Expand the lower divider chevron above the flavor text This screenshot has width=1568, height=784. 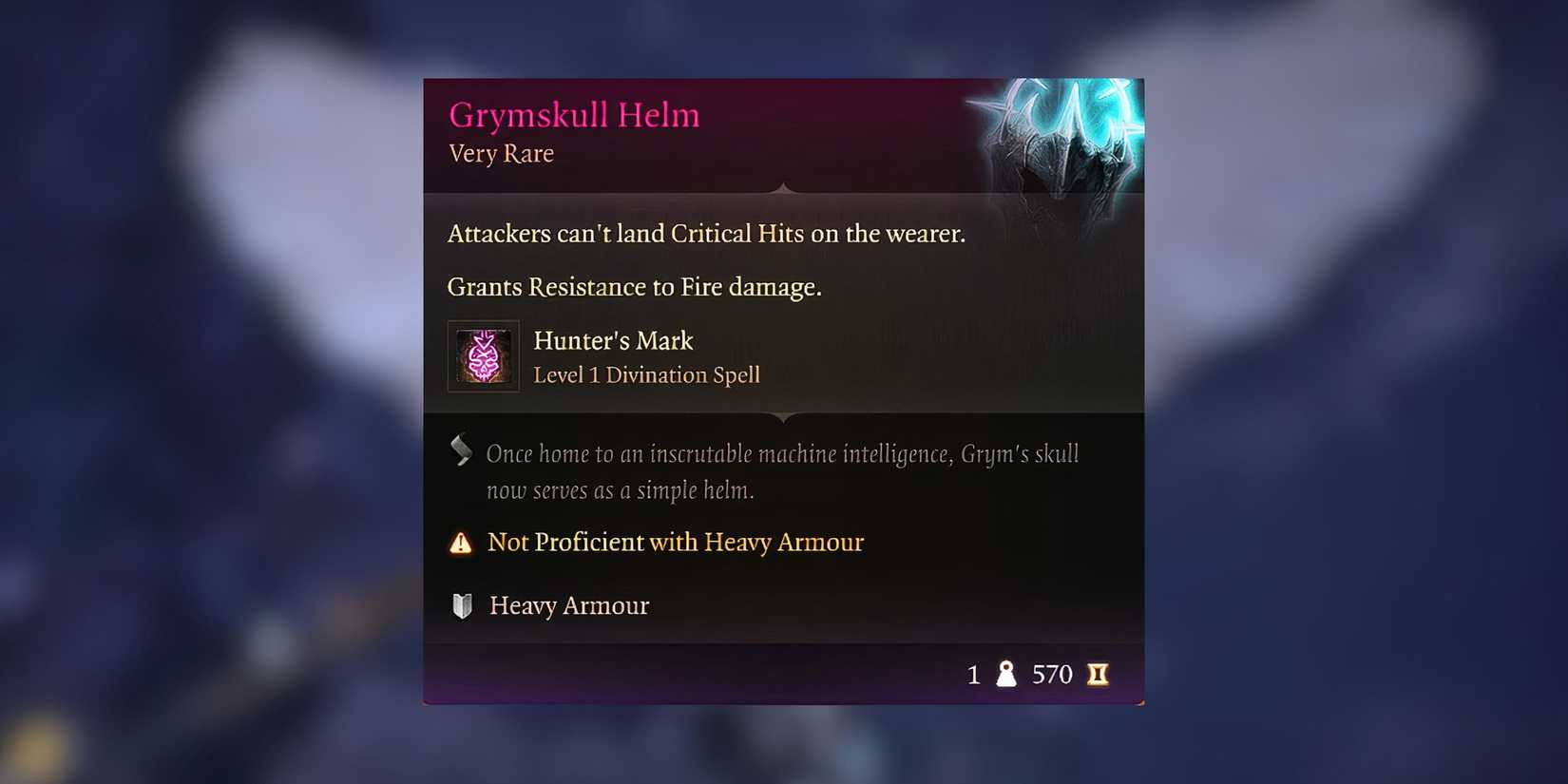tap(783, 416)
